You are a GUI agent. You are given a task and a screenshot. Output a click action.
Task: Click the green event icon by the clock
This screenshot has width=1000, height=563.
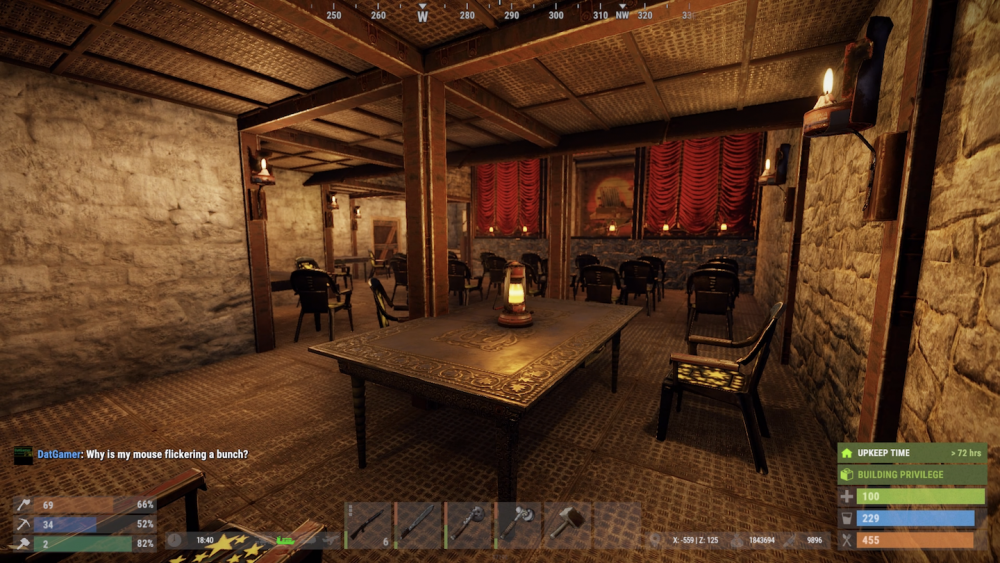tap(285, 540)
